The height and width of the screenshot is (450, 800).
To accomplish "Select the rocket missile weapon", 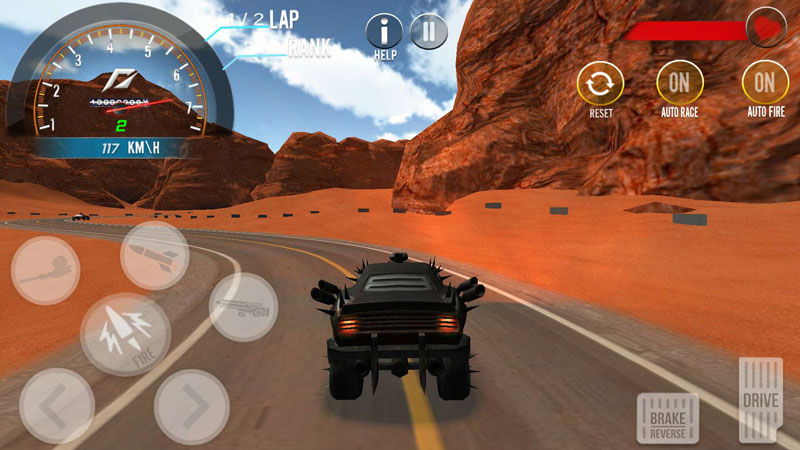I will tap(155, 256).
